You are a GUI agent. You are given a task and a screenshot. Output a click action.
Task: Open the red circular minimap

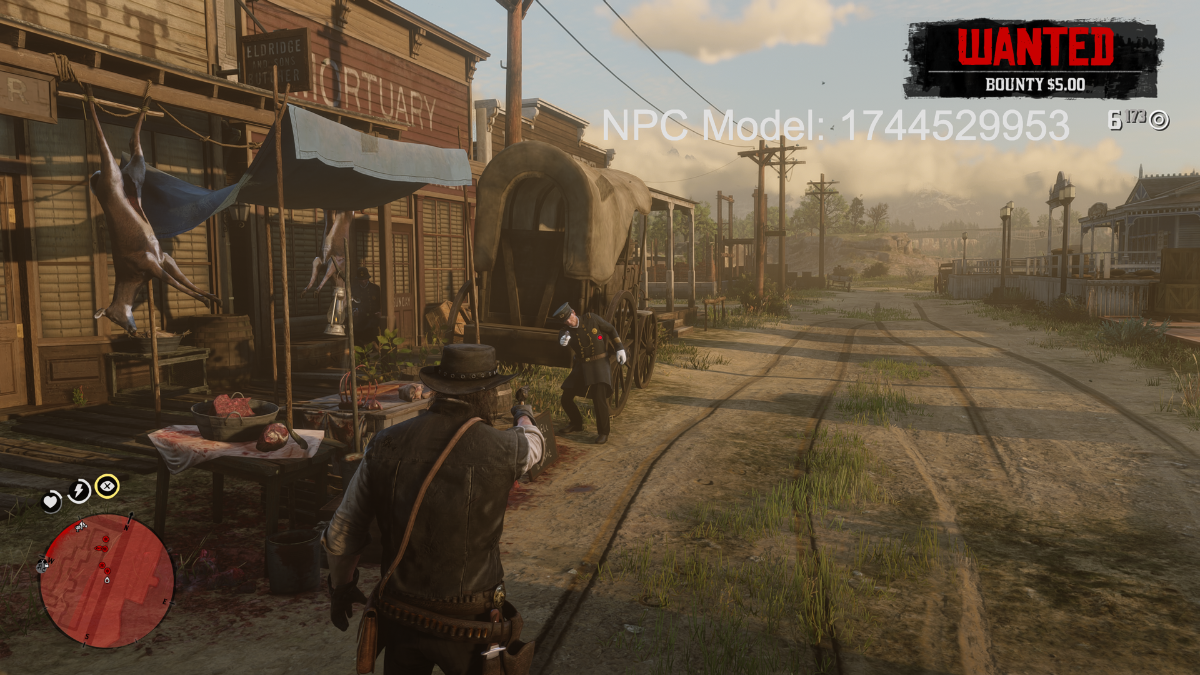[x=107, y=581]
